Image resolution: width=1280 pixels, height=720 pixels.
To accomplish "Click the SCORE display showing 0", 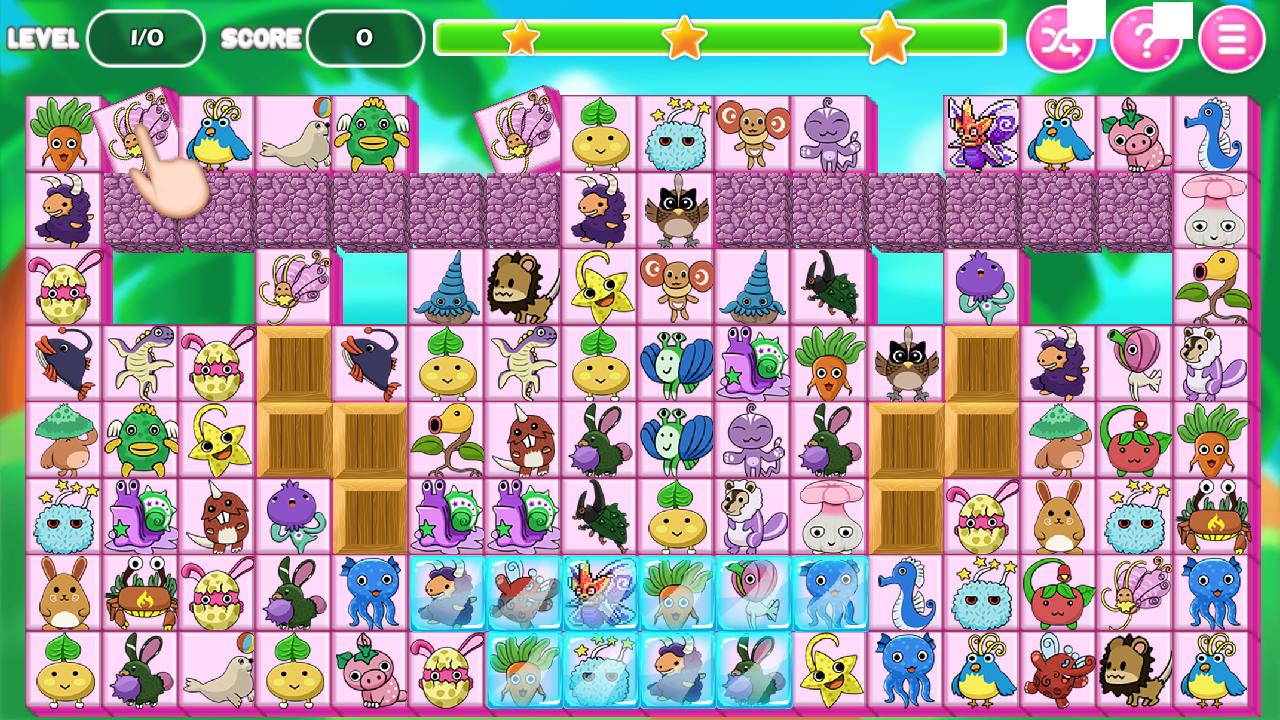I will click(365, 38).
